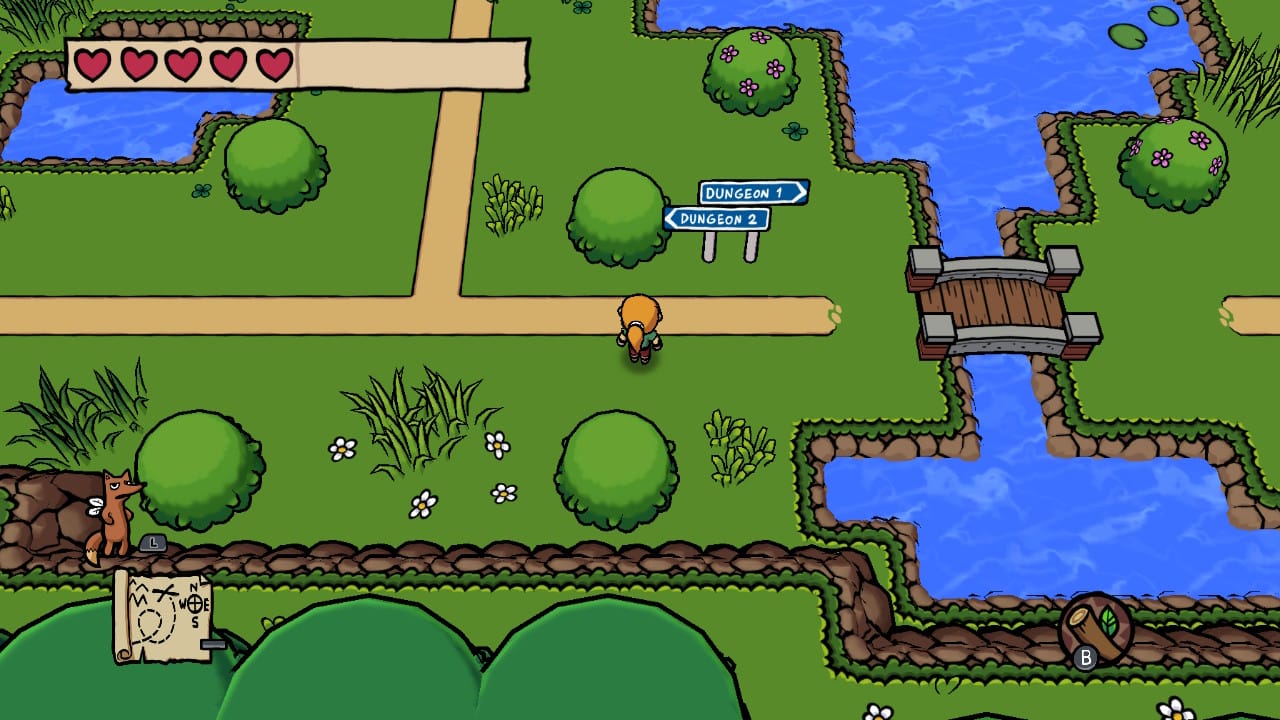Select the wooden stick item icon
1280x720 pixels.
[x=1096, y=629]
